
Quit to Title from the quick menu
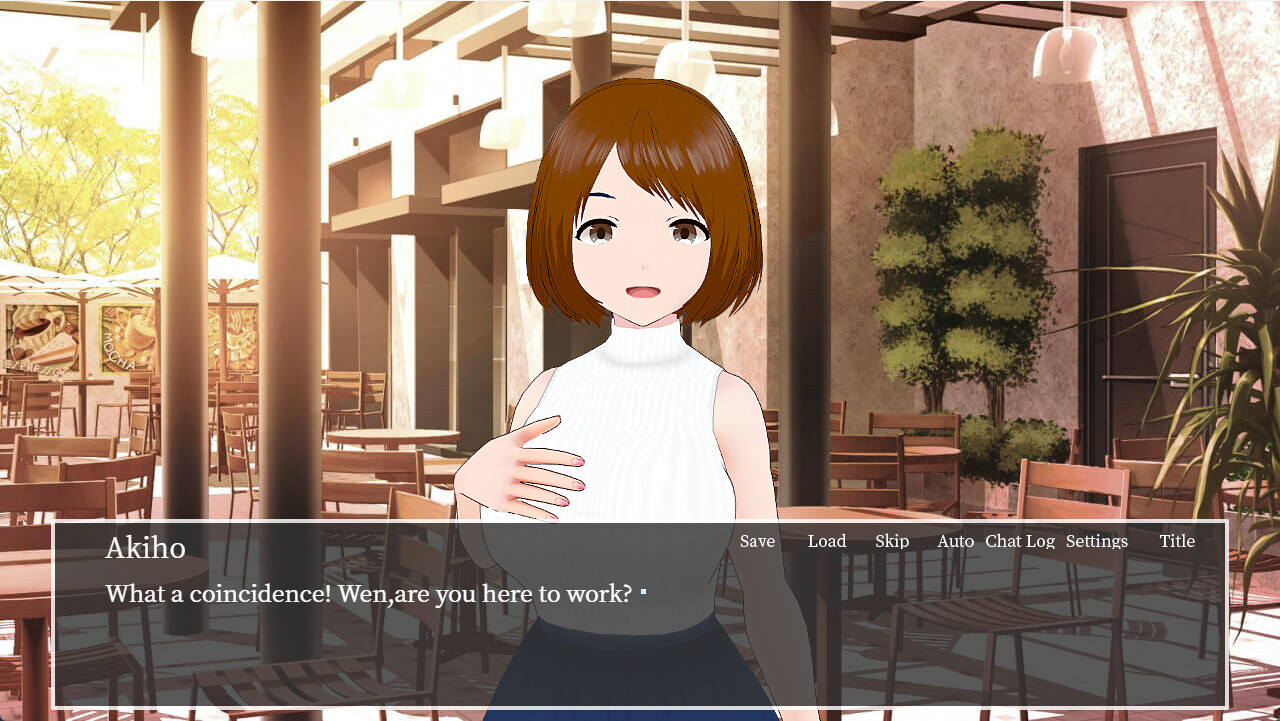coord(1177,541)
